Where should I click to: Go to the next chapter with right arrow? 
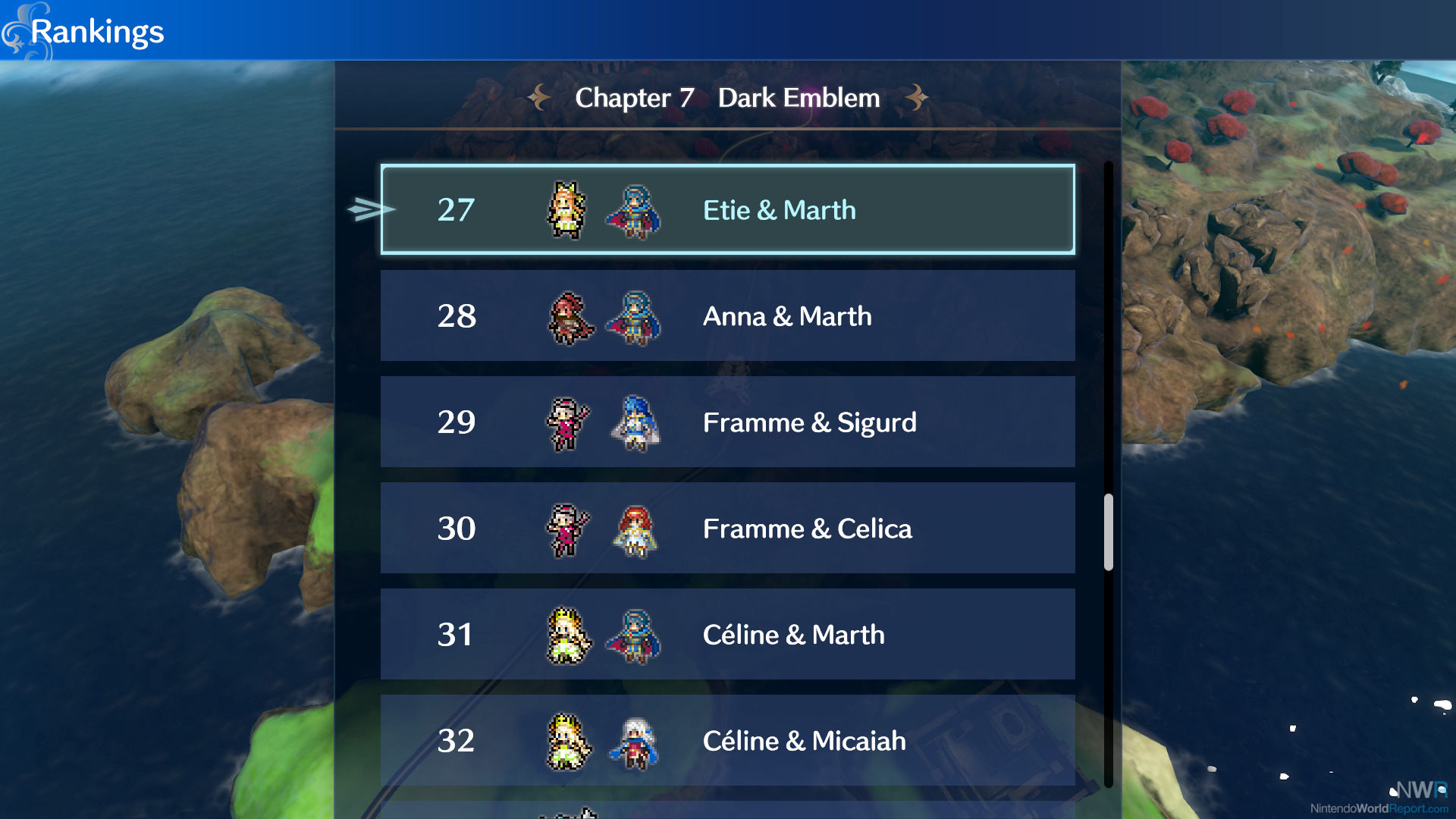916,97
